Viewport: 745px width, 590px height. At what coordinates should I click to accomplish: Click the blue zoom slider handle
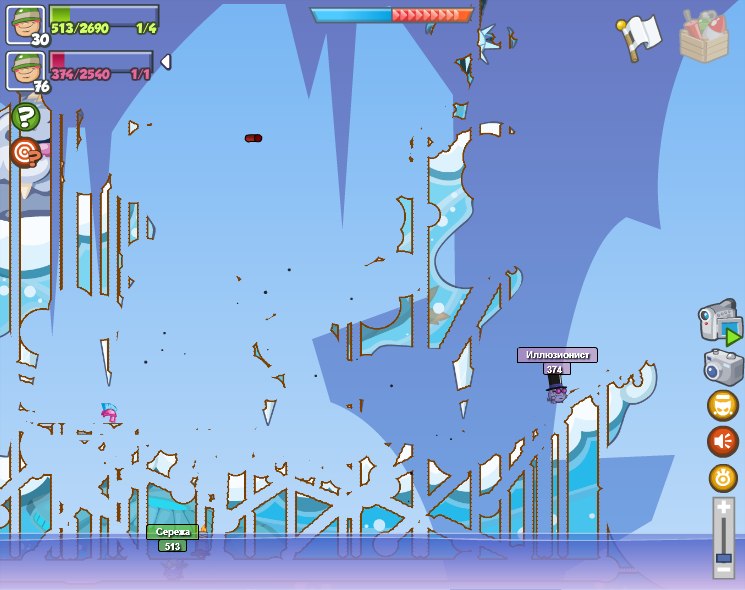(x=724, y=556)
